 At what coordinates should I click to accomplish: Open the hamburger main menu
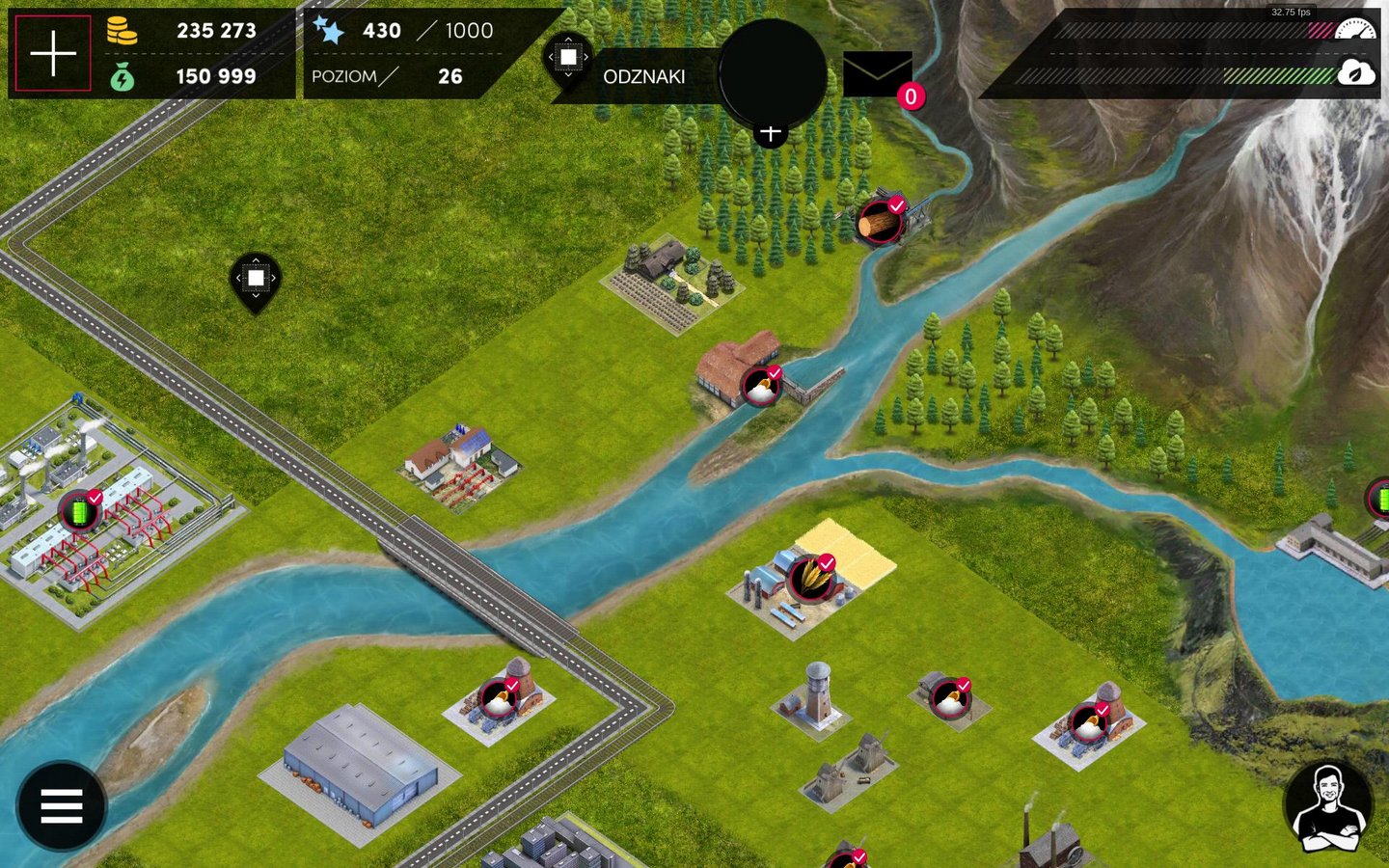(x=62, y=805)
